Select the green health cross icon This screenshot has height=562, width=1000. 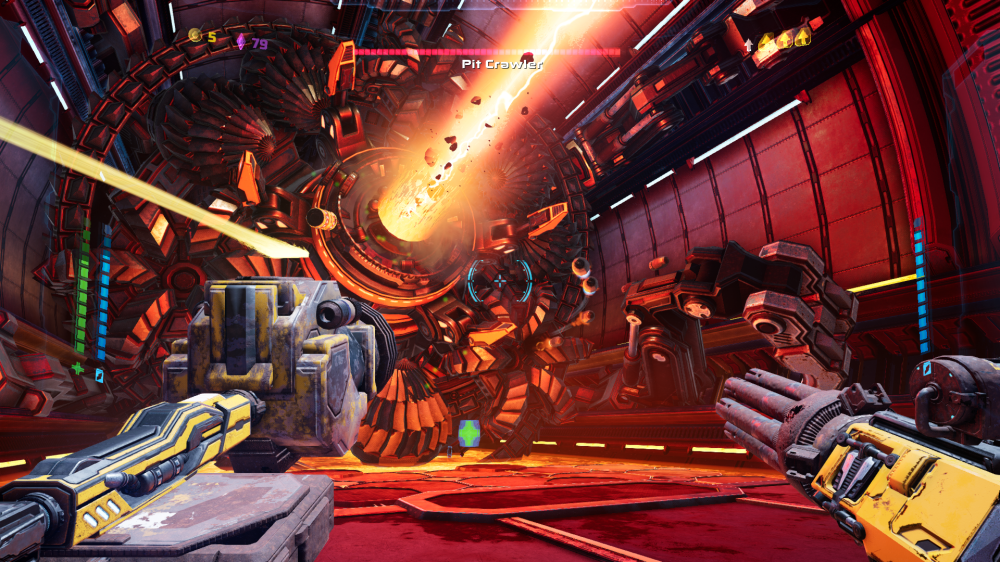pyautogui.click(x=78, y=368)
